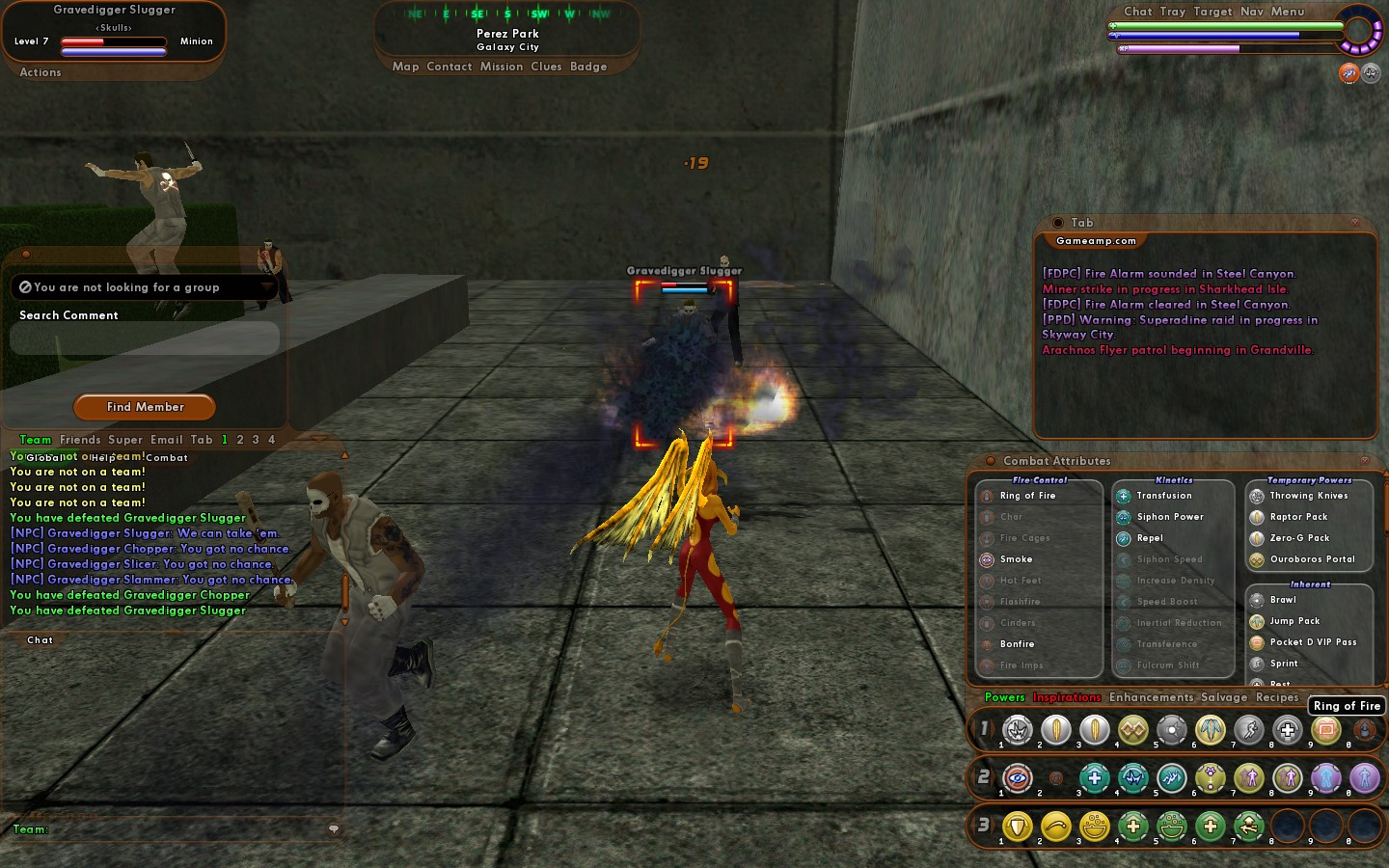The image size is (1389, 868).
Task: Choose Siphon Power from the Kinetics list
Action: [x=1169, y=517]
